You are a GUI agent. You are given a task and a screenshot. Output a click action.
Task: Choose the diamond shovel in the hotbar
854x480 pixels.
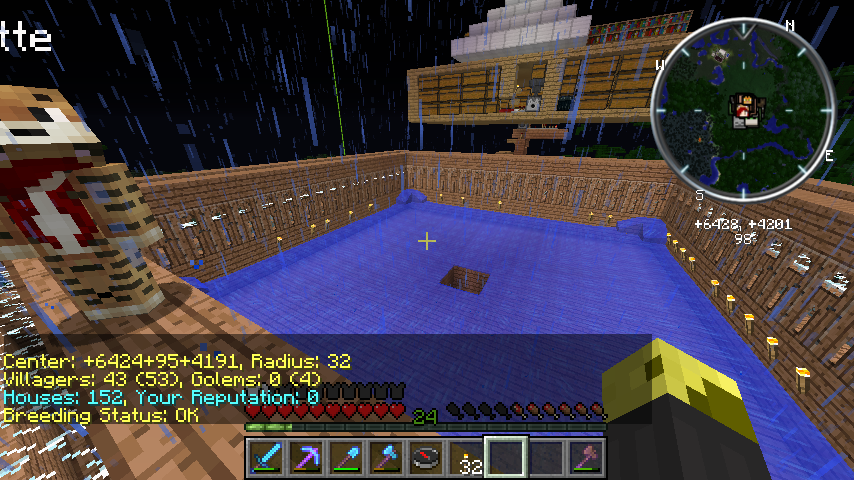tap(345, 457)
